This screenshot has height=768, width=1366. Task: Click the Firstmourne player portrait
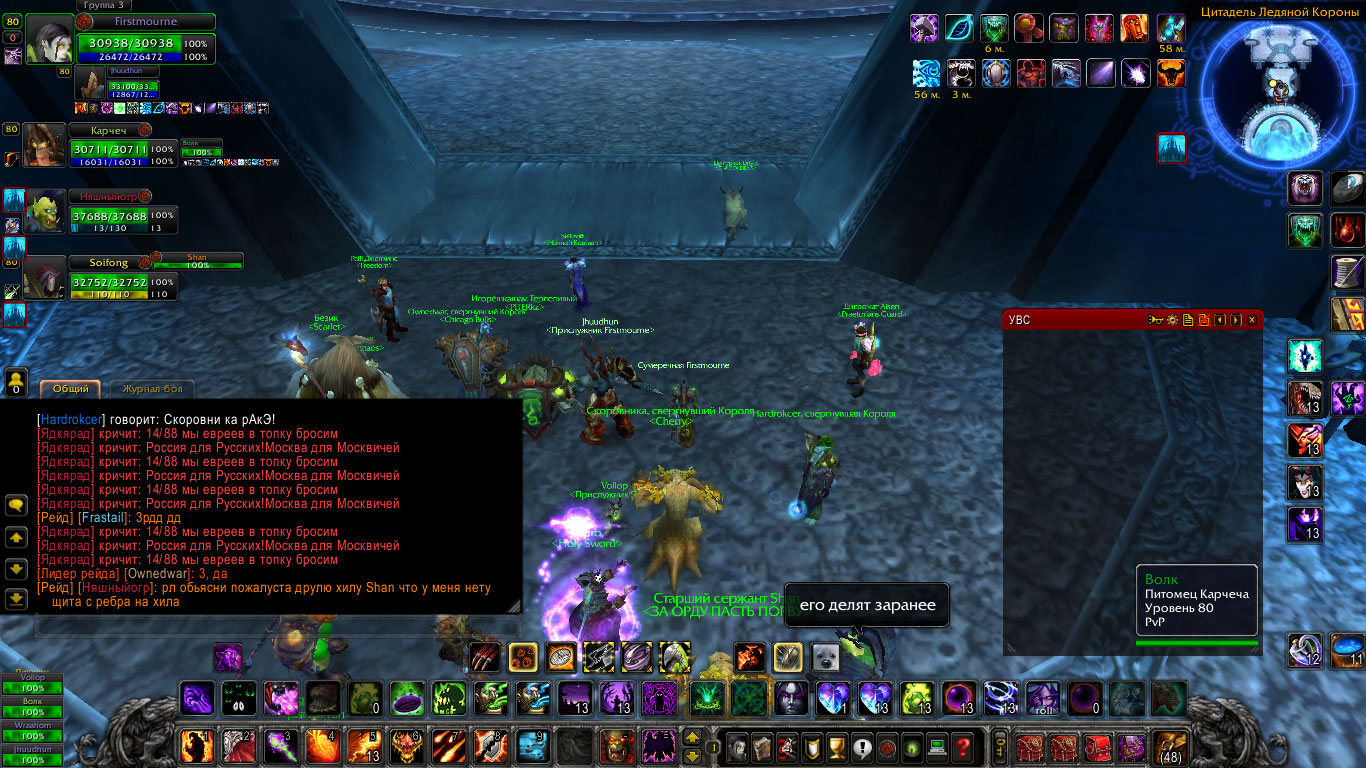tap(49, 41)
